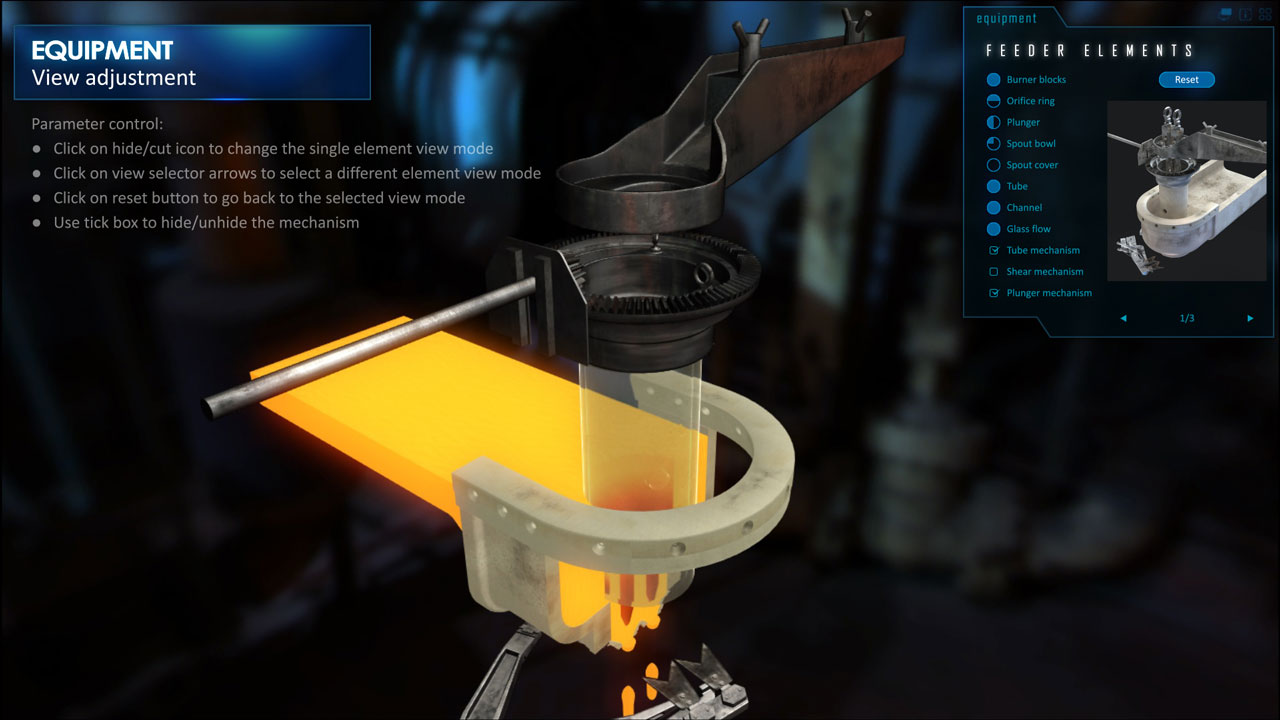Change the Orifice ring view mode

click(994, 101)
